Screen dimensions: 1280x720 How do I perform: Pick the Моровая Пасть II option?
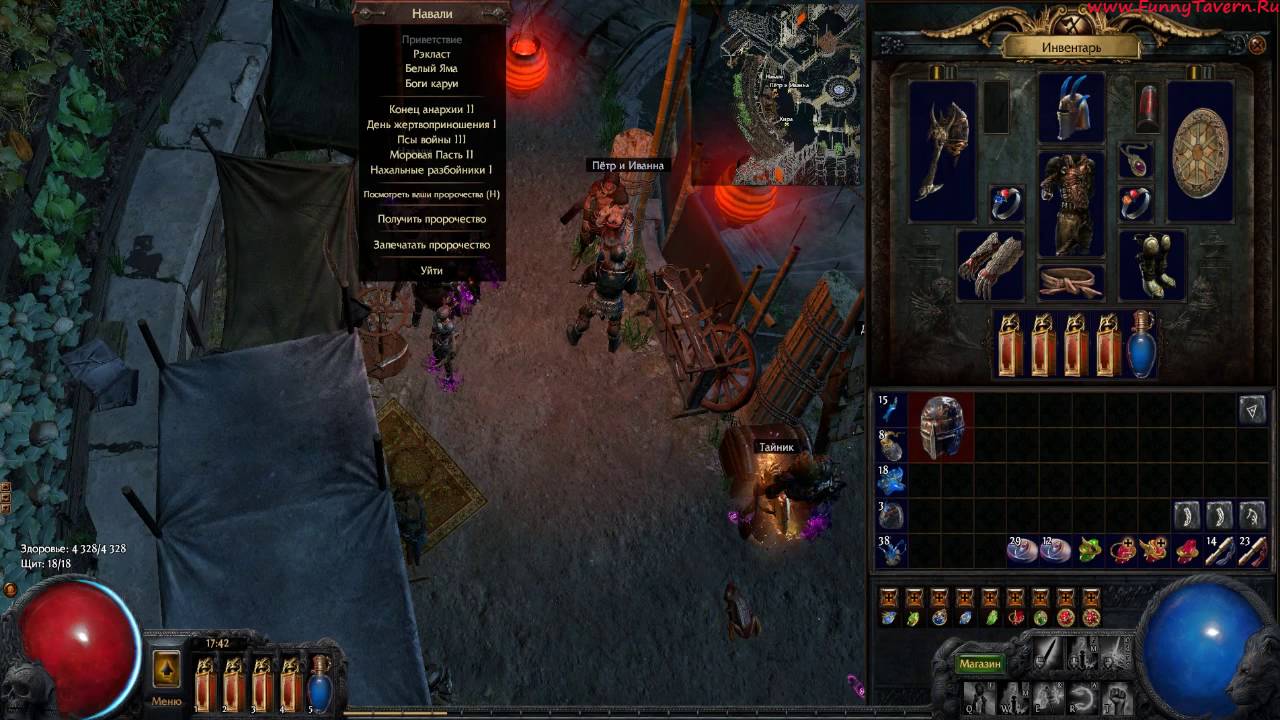click(431, 155)
